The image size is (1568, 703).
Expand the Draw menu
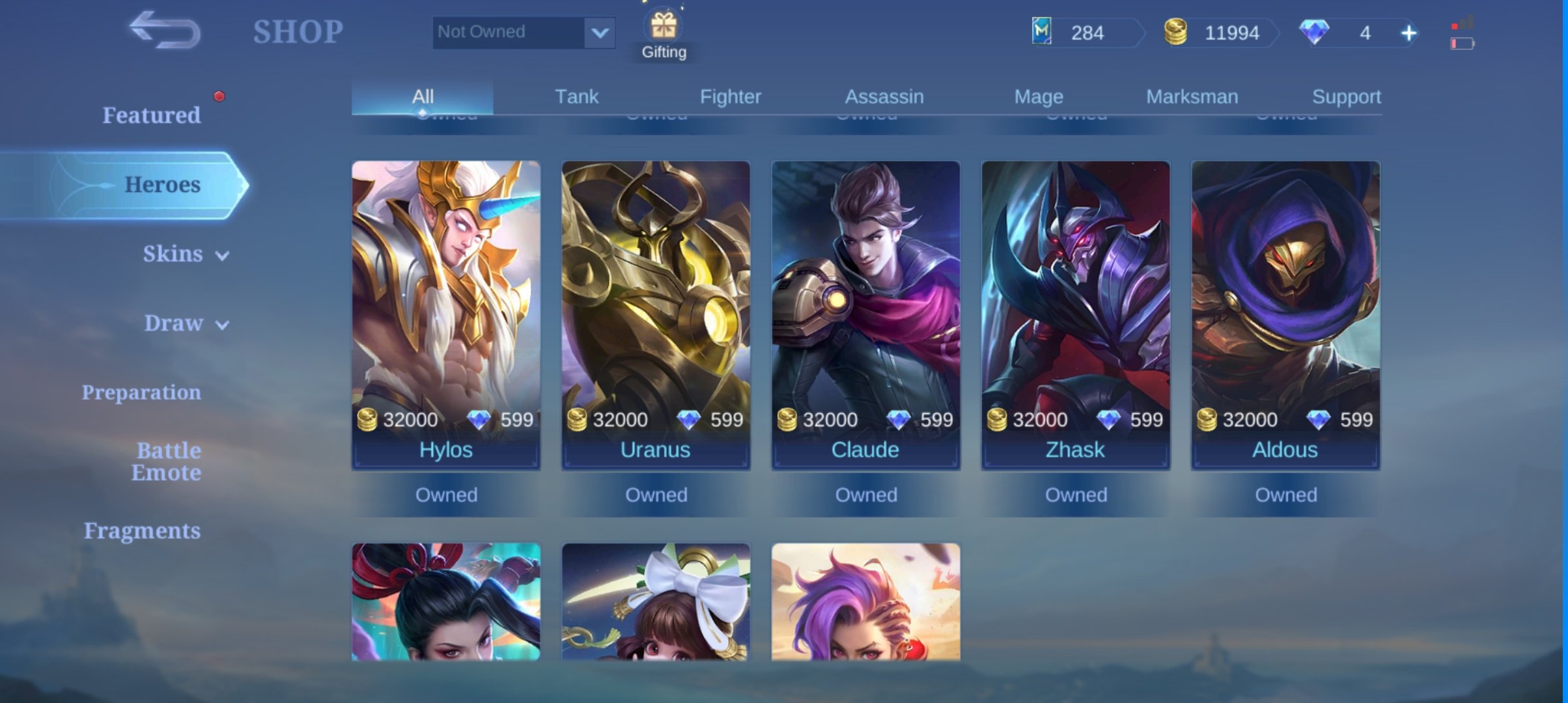pos(186,324)
